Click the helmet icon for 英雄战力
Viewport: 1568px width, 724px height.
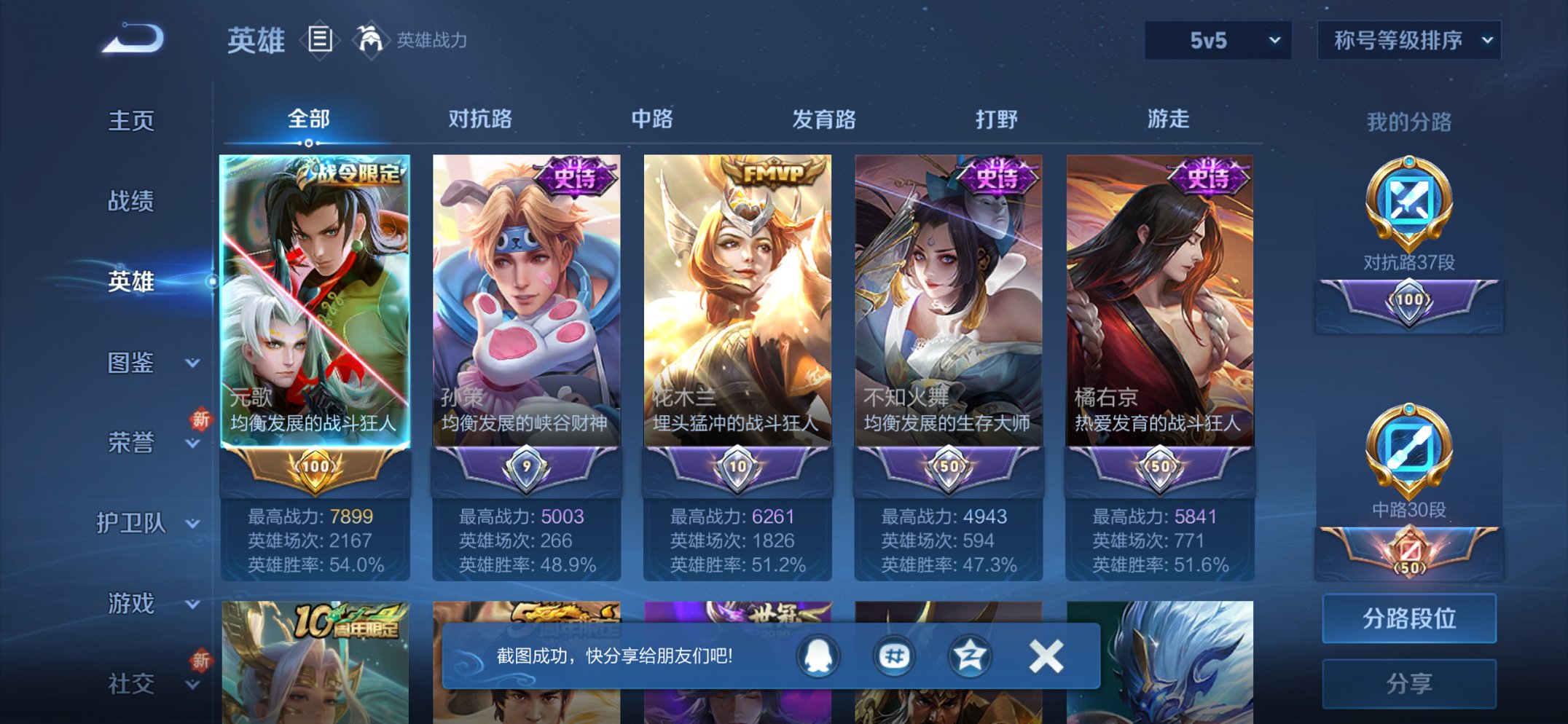[371, 40]
